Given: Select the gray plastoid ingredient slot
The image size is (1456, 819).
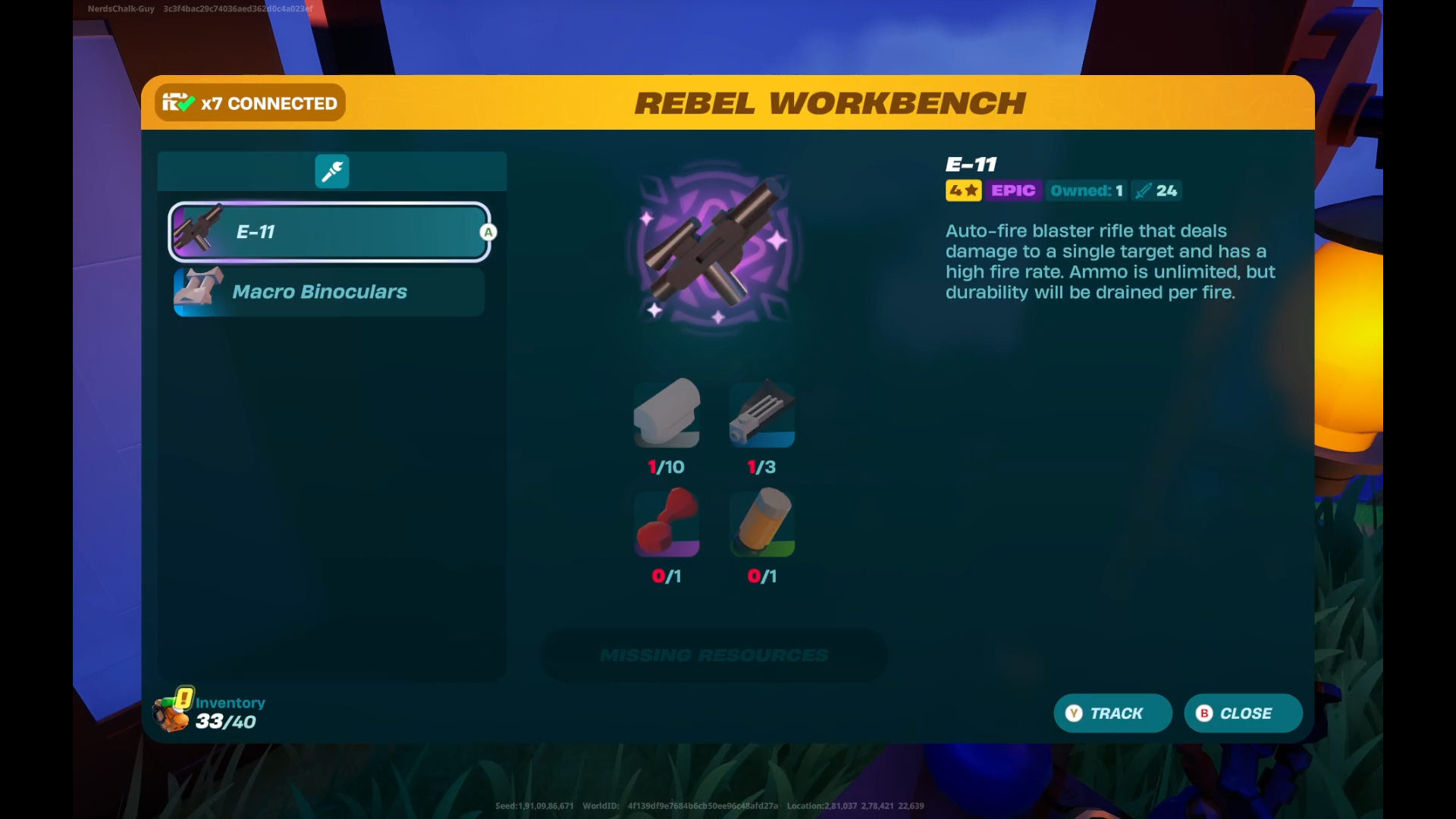Looking at the screenshot, I should 667,414.
